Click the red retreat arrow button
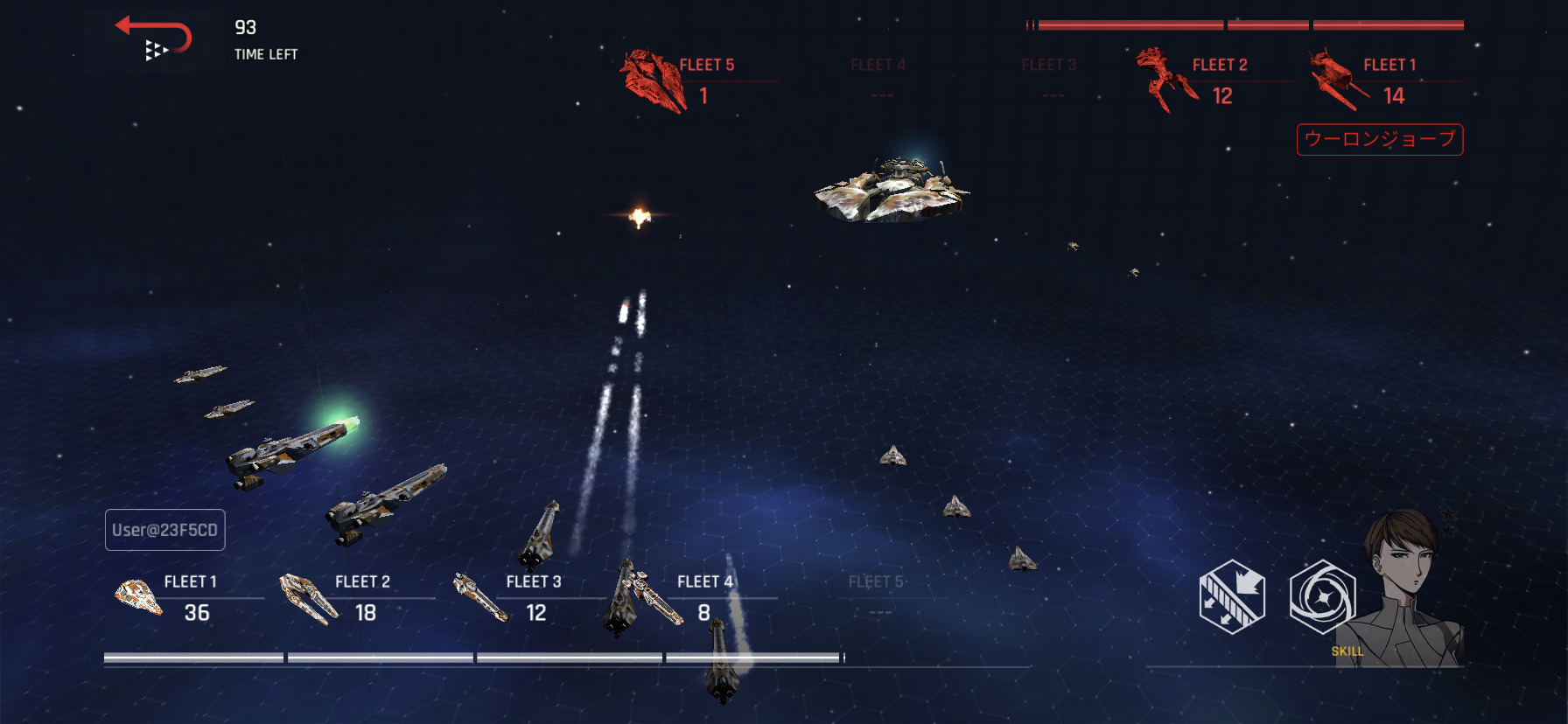The width and height of the screenshot is (1568, 724). (155, 38)
